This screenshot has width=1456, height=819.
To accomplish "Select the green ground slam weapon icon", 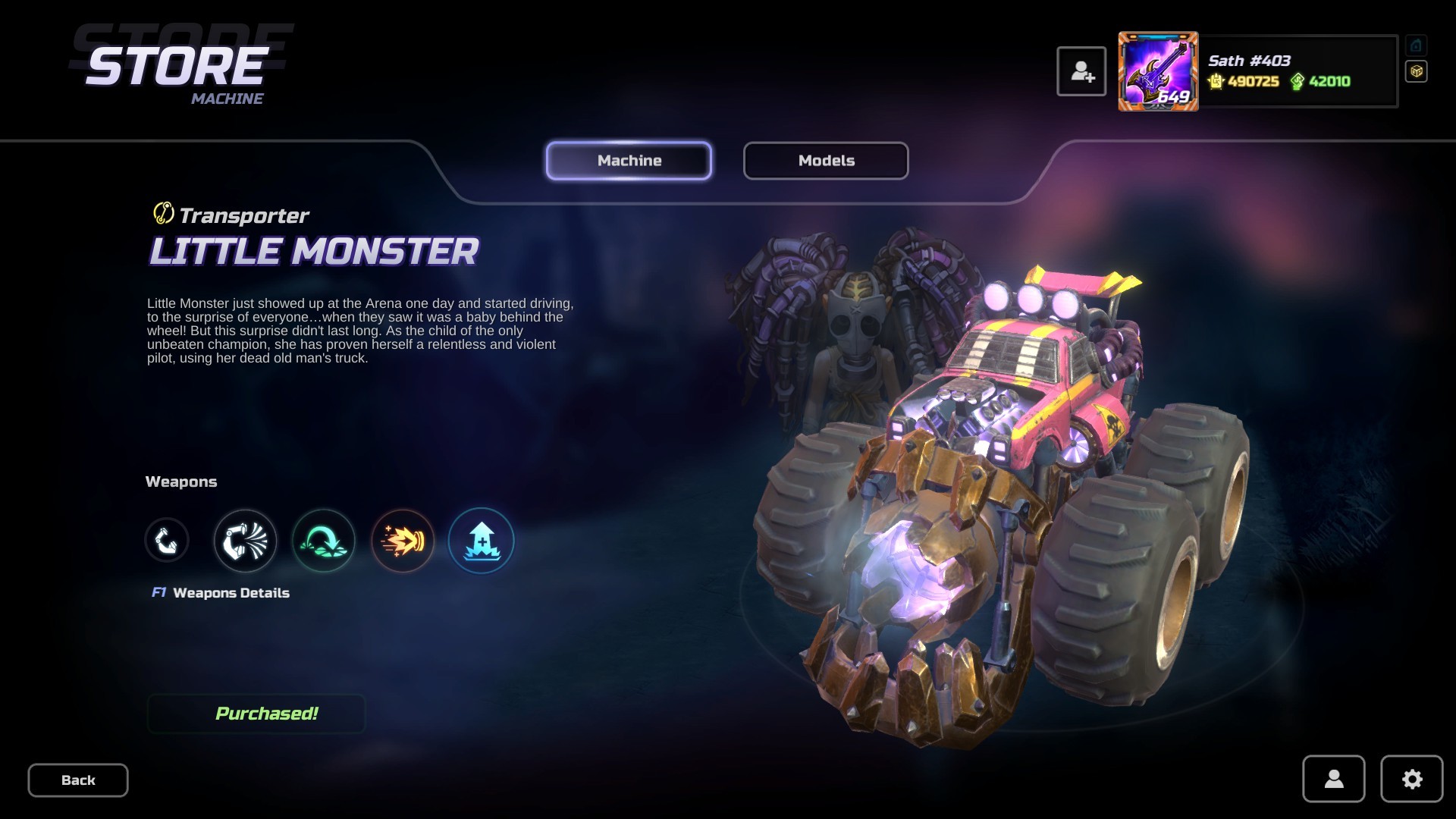I will [323, 540].
